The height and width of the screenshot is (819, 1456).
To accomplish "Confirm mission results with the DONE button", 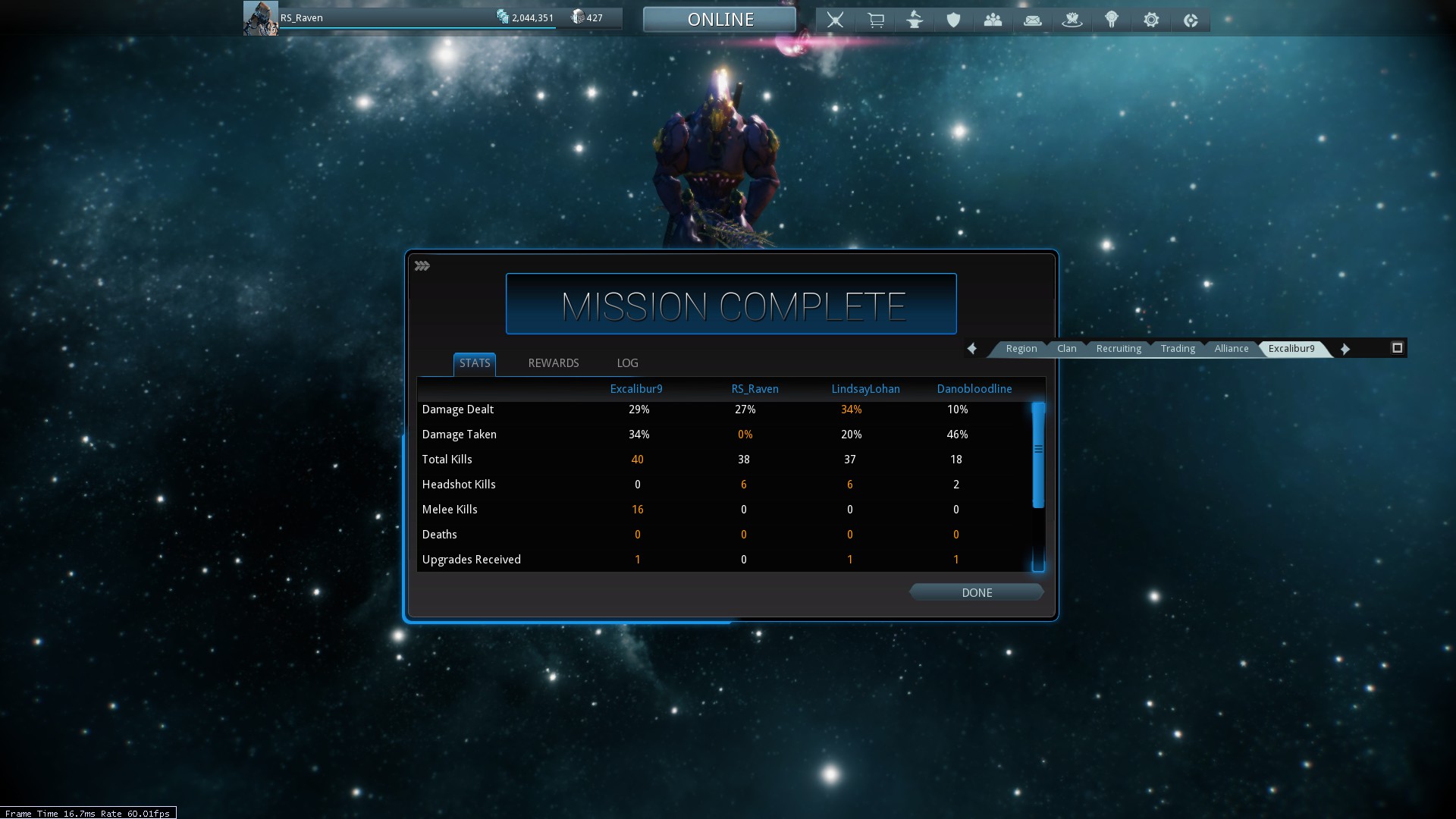I will coord(976,592).
